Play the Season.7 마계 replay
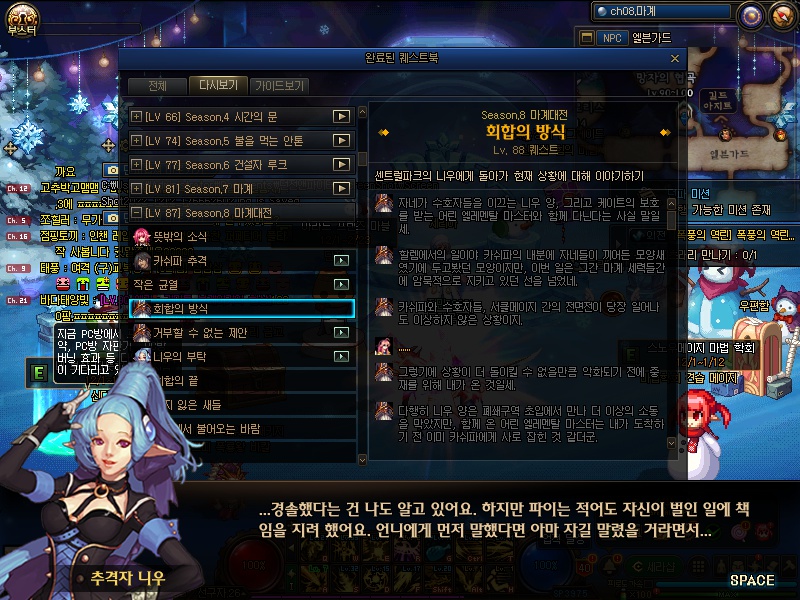 click(x=342, y=189)
